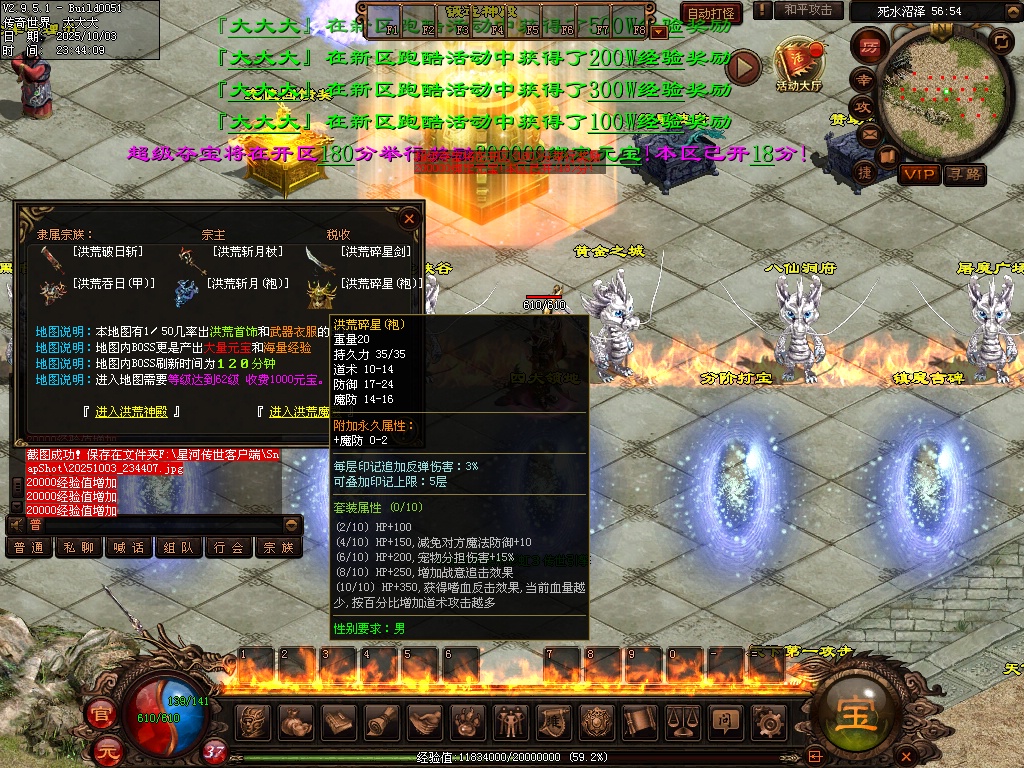Open the VIP panel

[x=918, y=174]
